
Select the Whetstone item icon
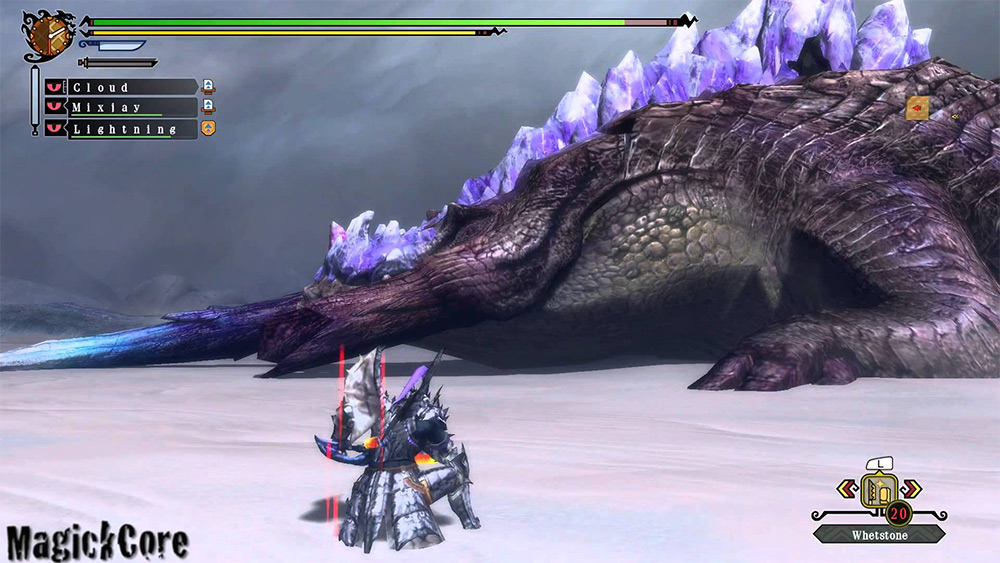[880, 490]
